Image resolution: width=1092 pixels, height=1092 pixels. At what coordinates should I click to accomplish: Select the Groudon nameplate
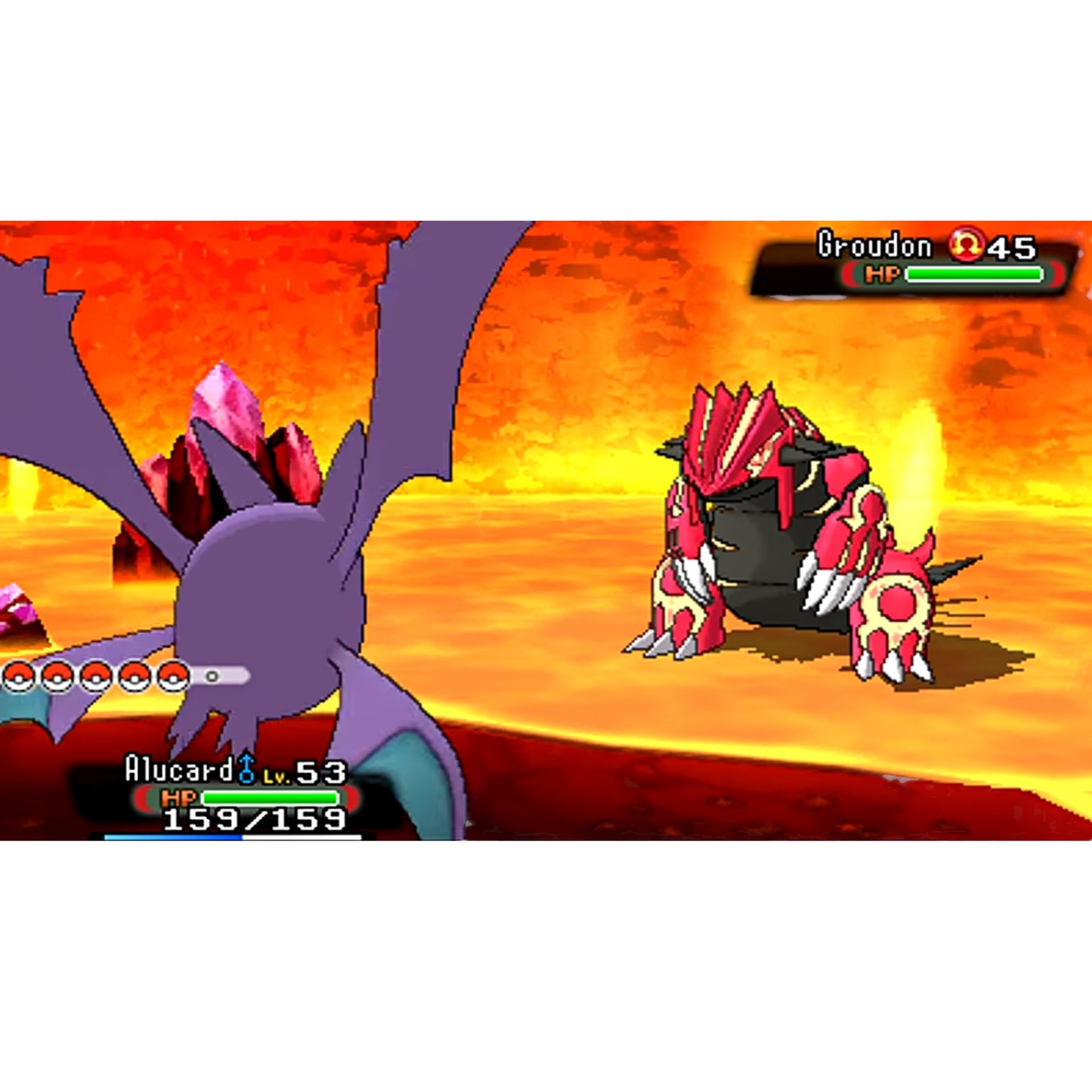[874, 244]
